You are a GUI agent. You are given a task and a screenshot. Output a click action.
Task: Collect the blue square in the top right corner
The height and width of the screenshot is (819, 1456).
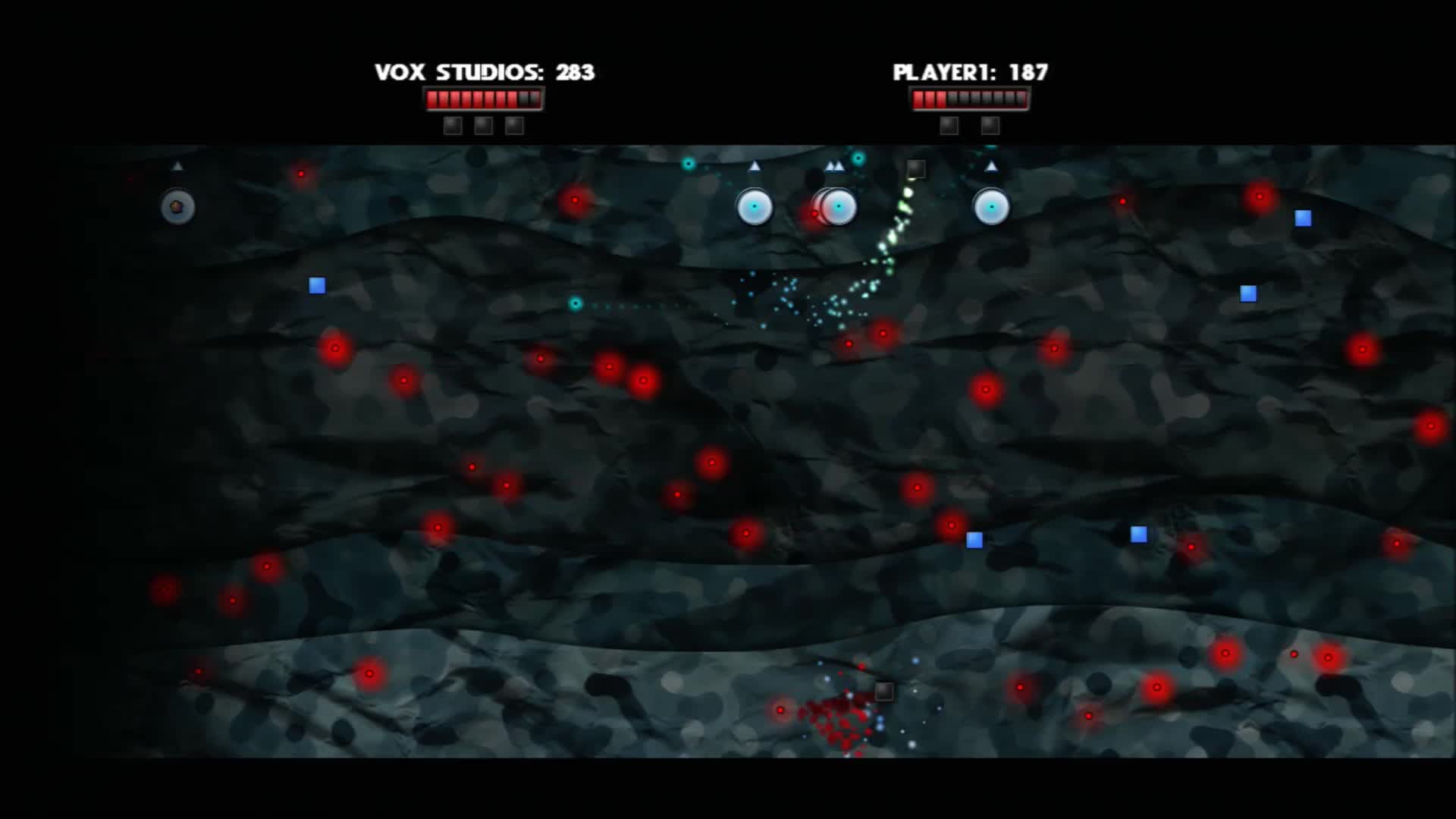(x=1302, y=218)
